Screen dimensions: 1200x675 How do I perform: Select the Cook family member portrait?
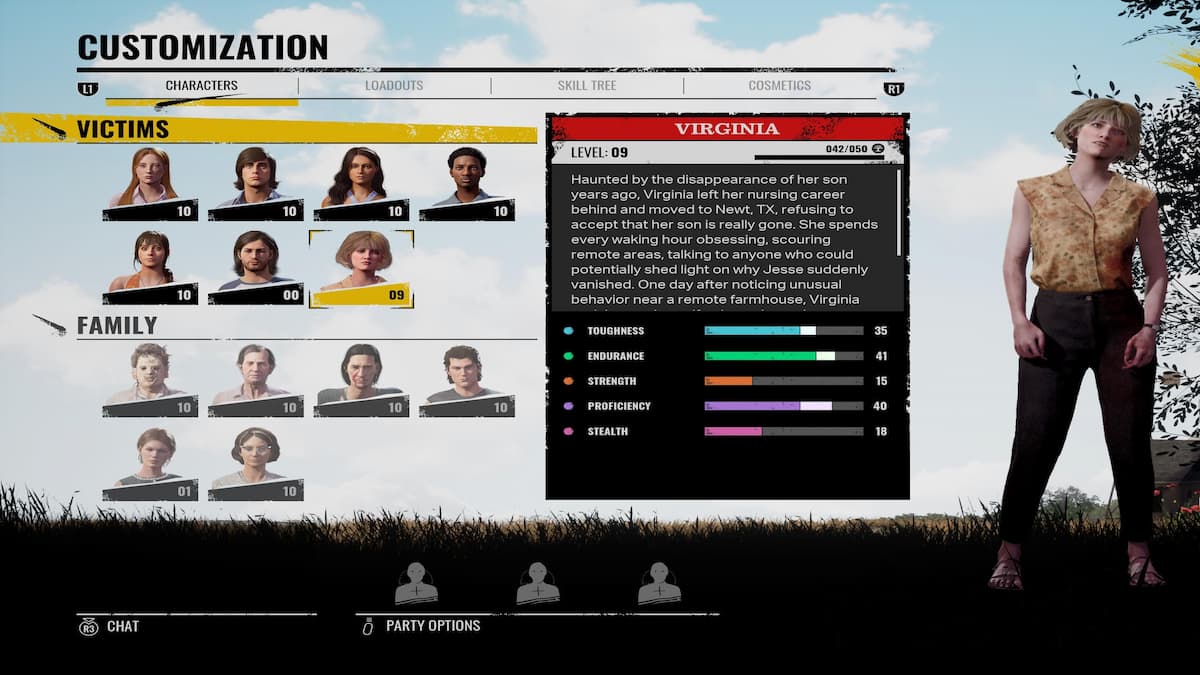pos(255,380)
